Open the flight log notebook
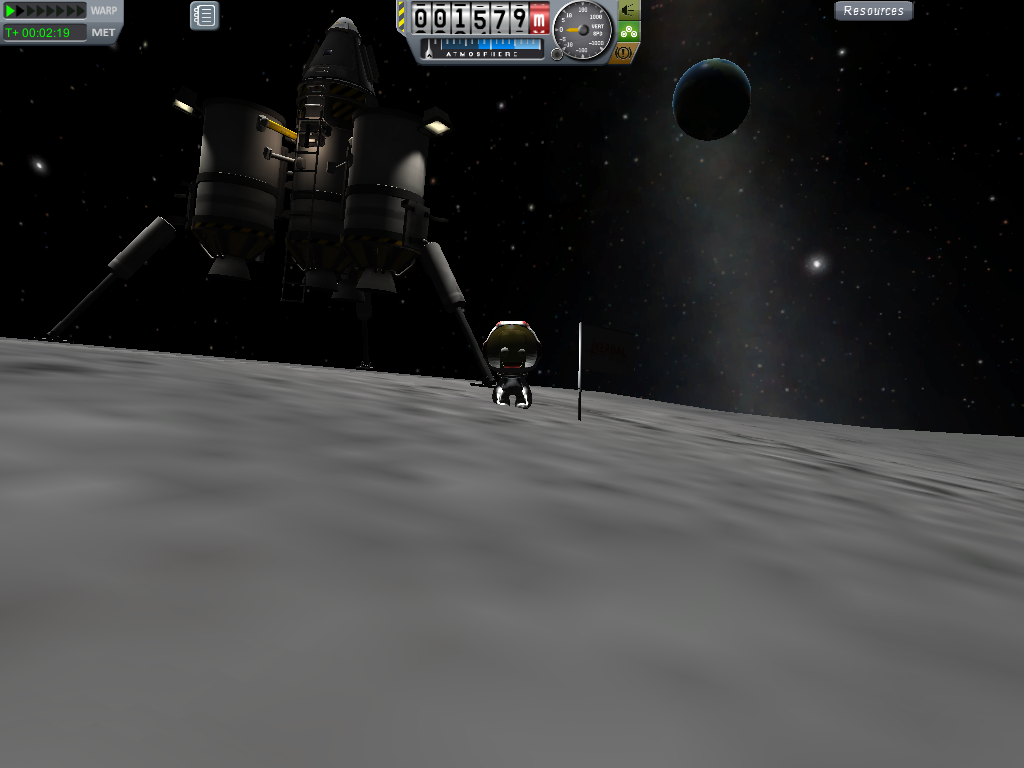Viewport: 1024px width, 768px height. [204, 15]
